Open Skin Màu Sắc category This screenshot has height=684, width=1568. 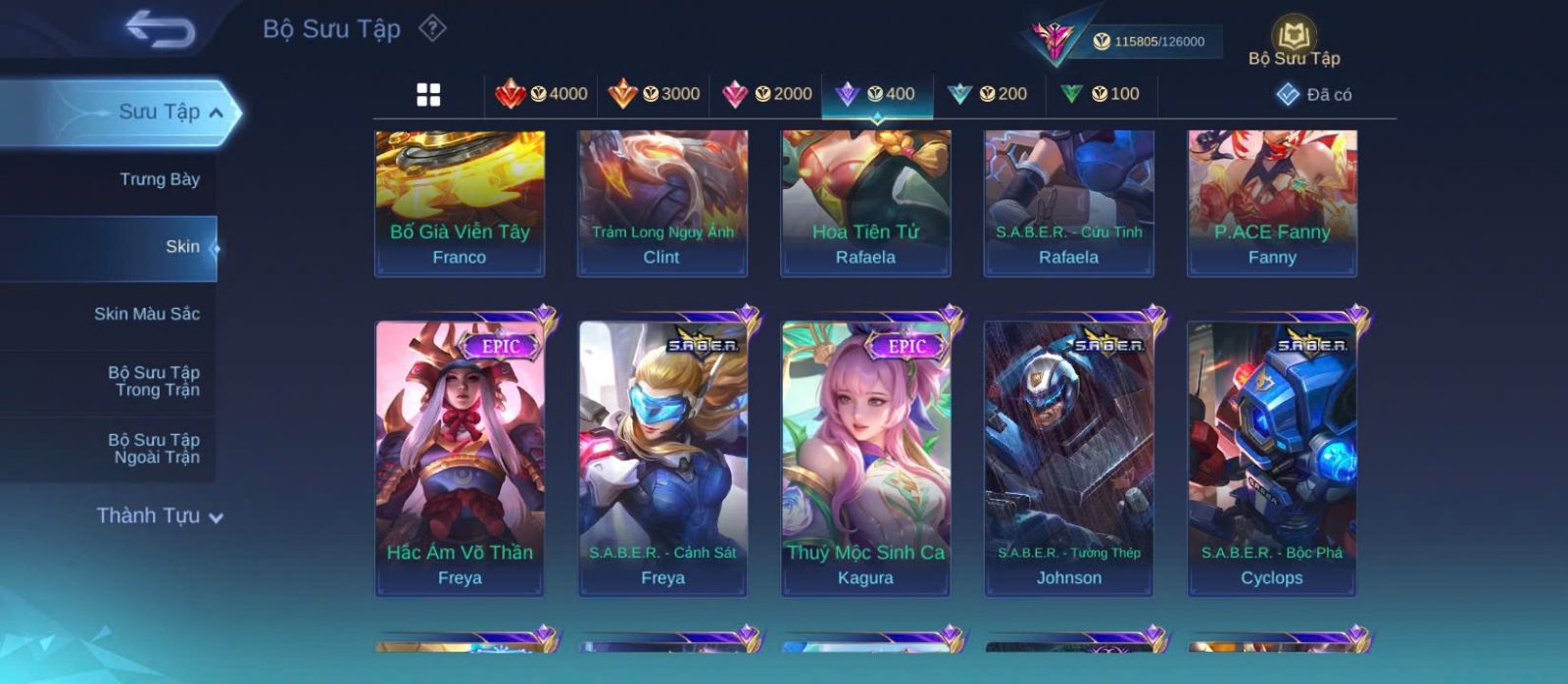pos(146,314)
